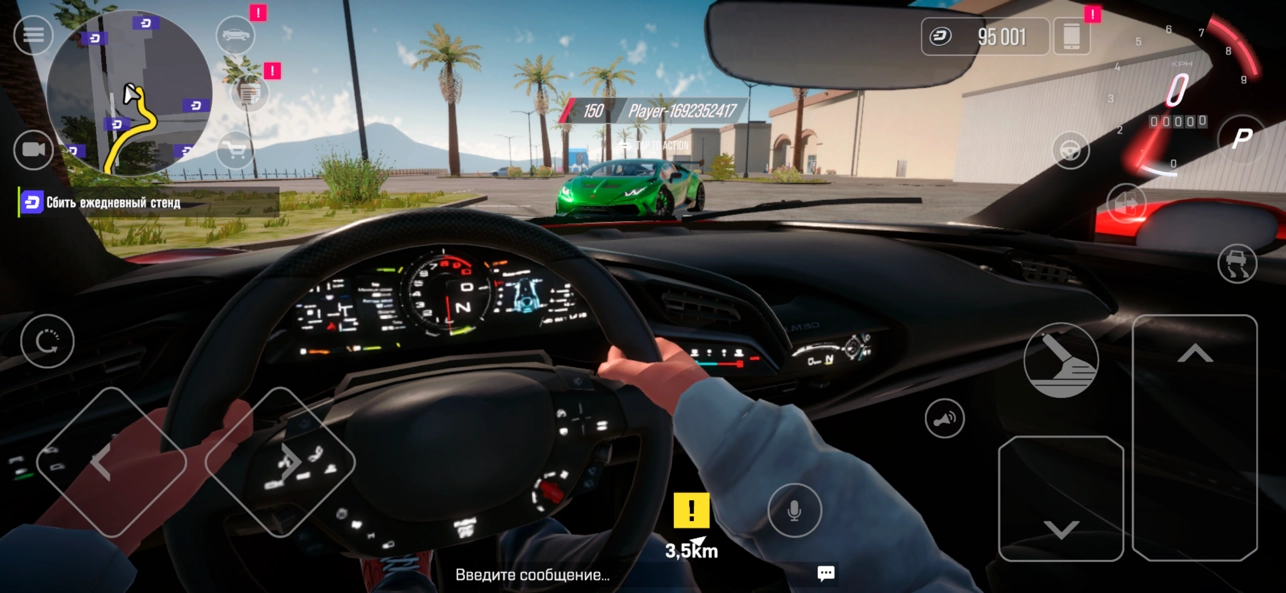
Task: Open the hamburger main menu
Action: coord(33,36)
